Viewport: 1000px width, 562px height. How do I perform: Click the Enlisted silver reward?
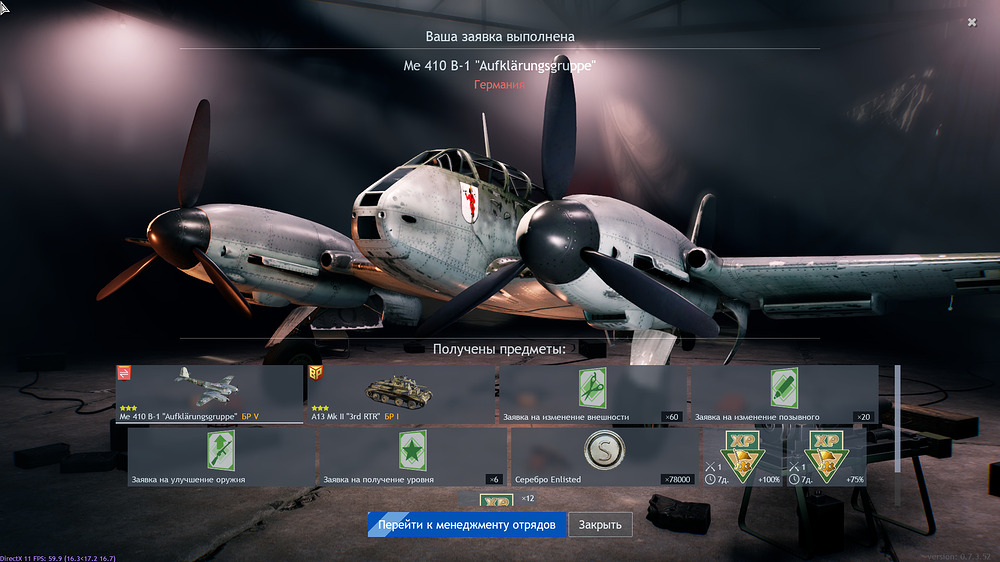click(604, 457)
